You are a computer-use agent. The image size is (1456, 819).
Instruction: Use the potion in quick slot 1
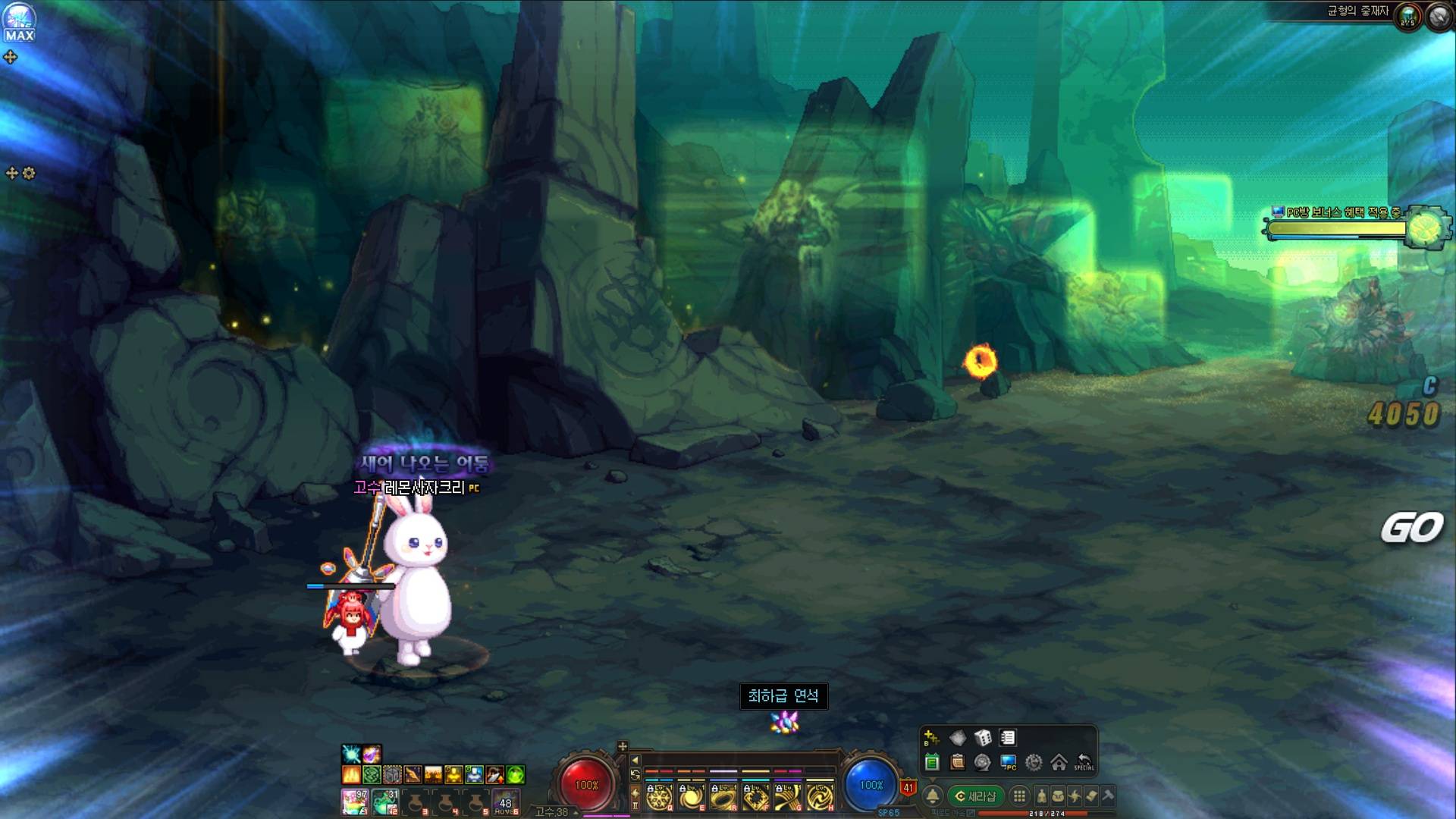tap(354, 801)
